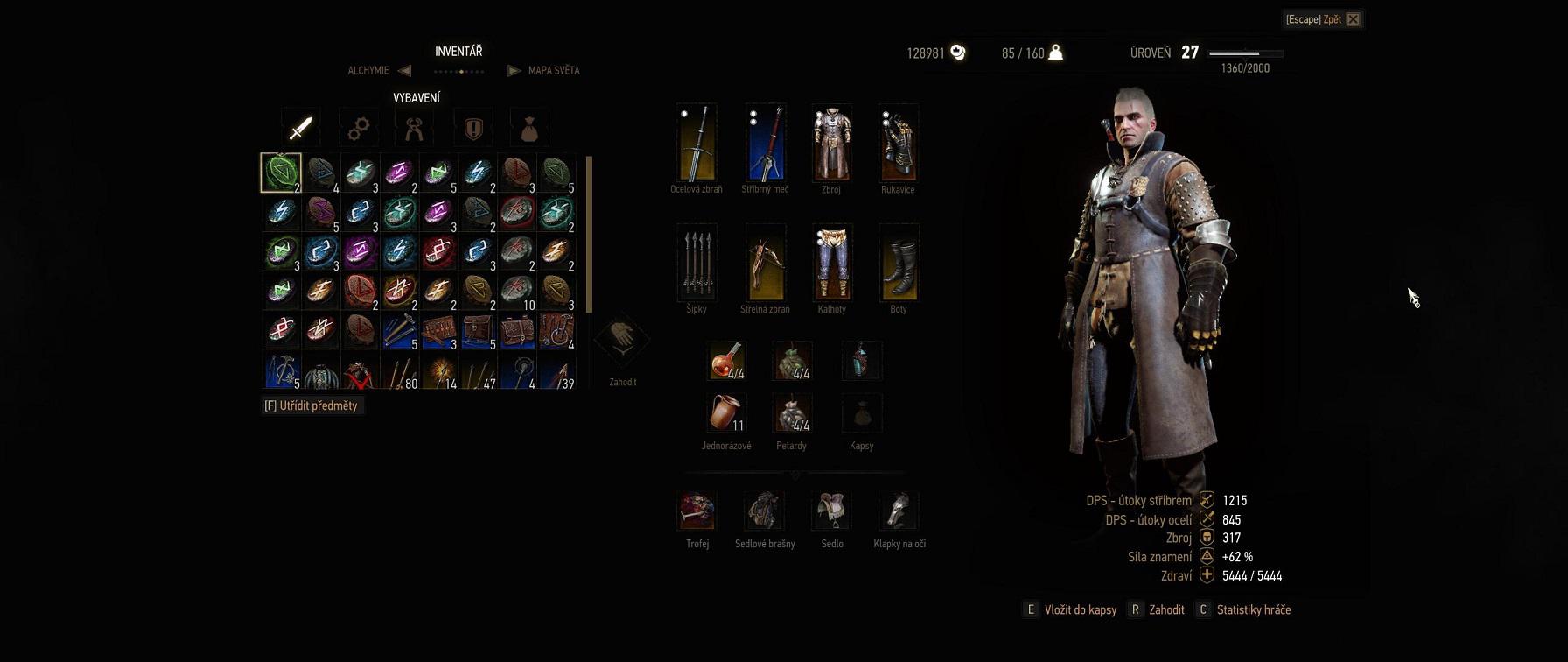
Task: Select the equipped steel sword slot
Action: click(x=696, y=143)
